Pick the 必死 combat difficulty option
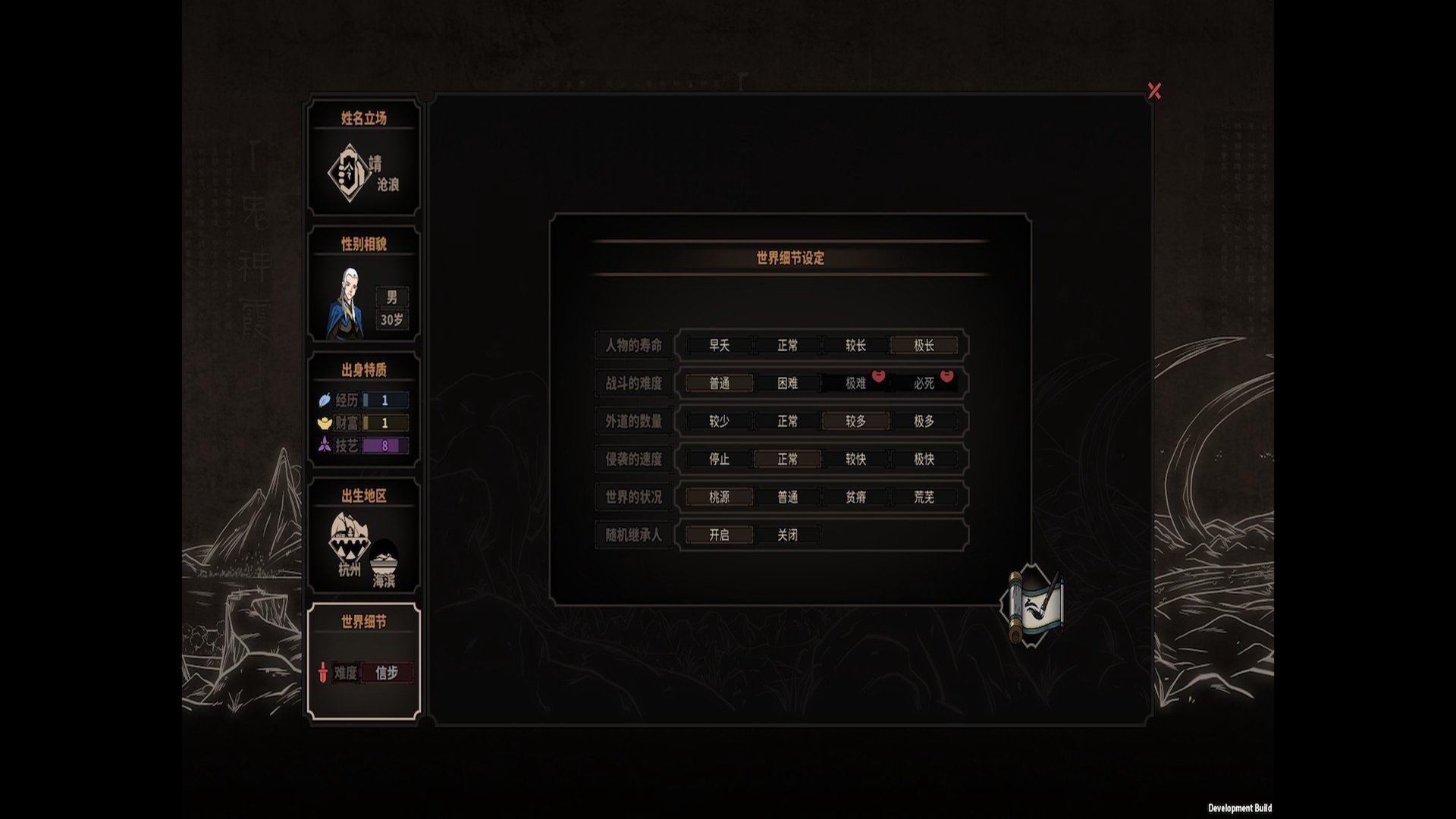The width and height of the screenshot is (1456, 819). [924, 384]
